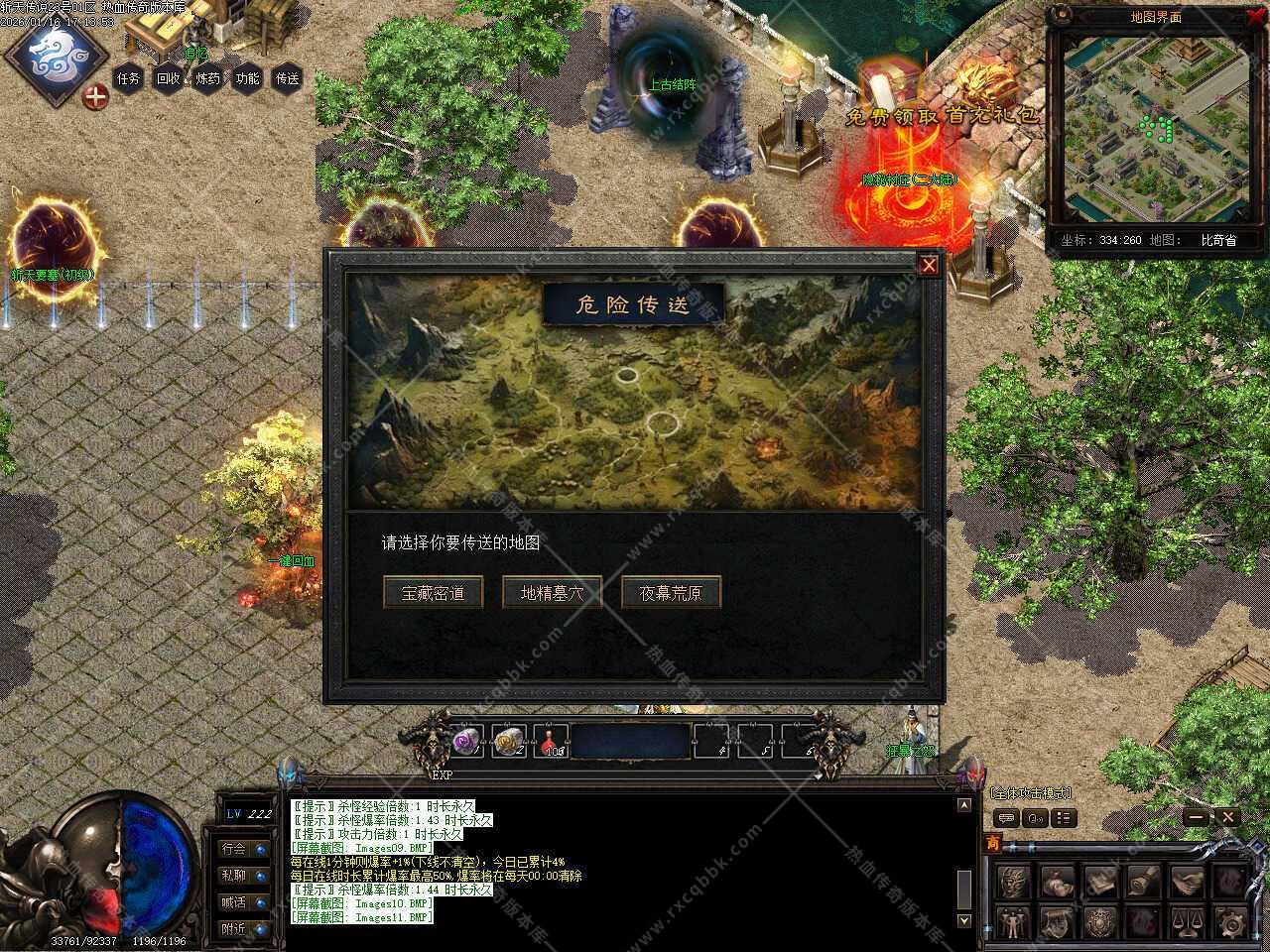Image resolution: width=1270 pixels, height=952 pixels.
Task: Choose the 宝藏密道 teleport destination
Action: (433, 593)
